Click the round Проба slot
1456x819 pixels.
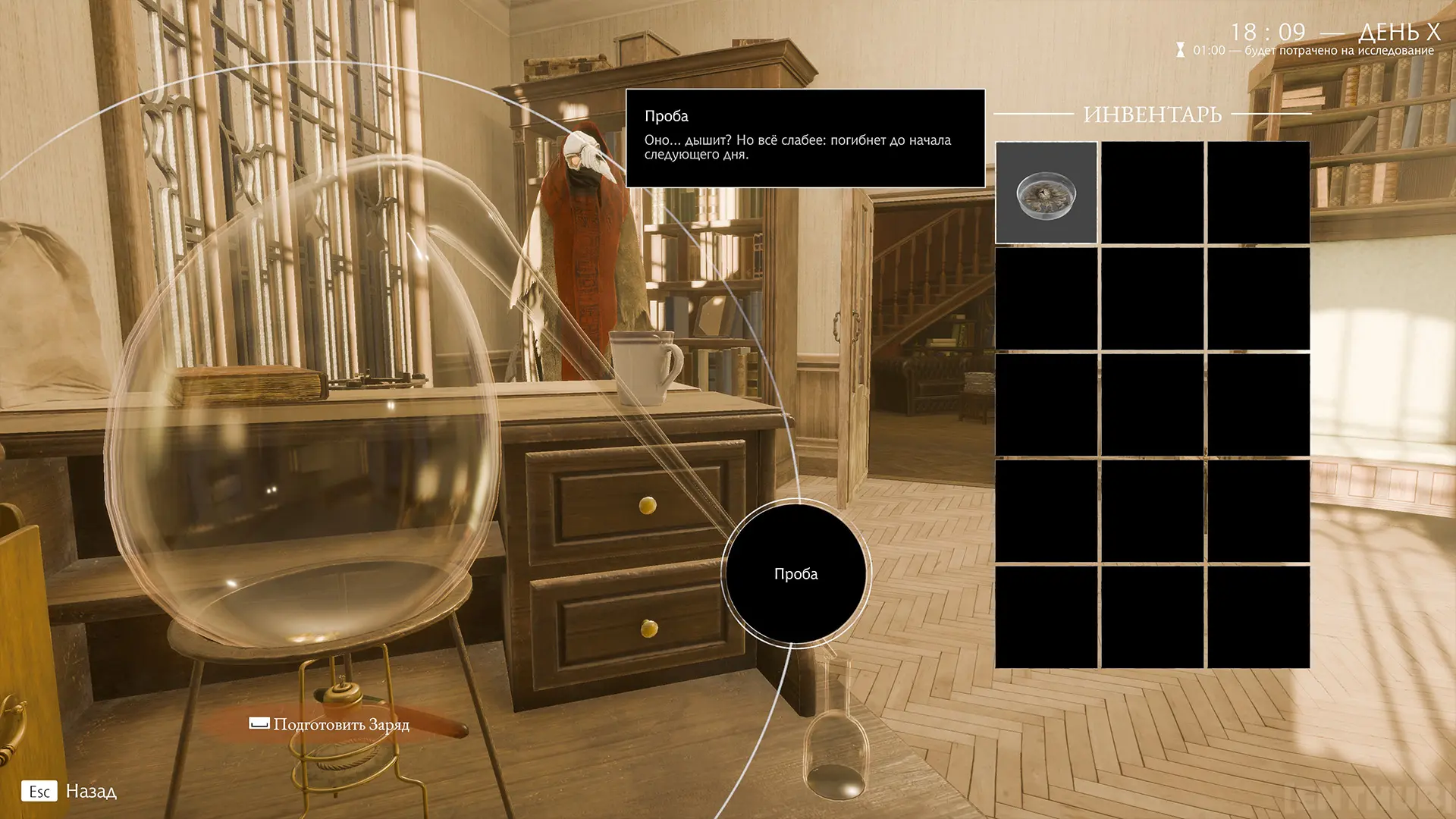795,573
